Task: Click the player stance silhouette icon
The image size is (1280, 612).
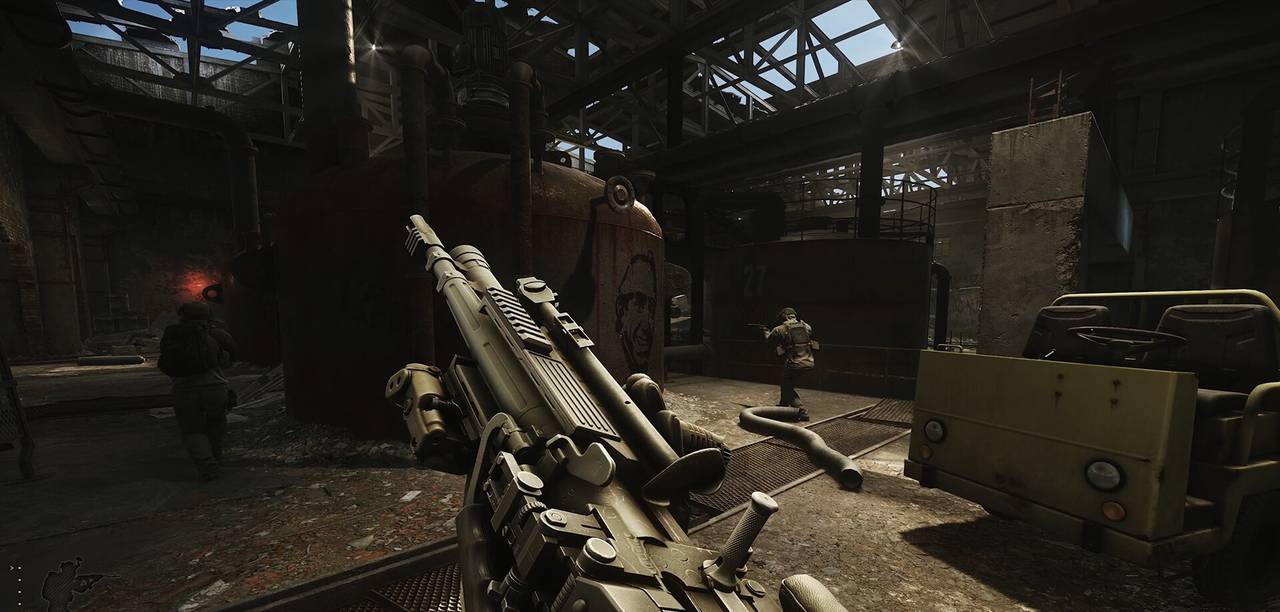Action: (x=67, y=584)
